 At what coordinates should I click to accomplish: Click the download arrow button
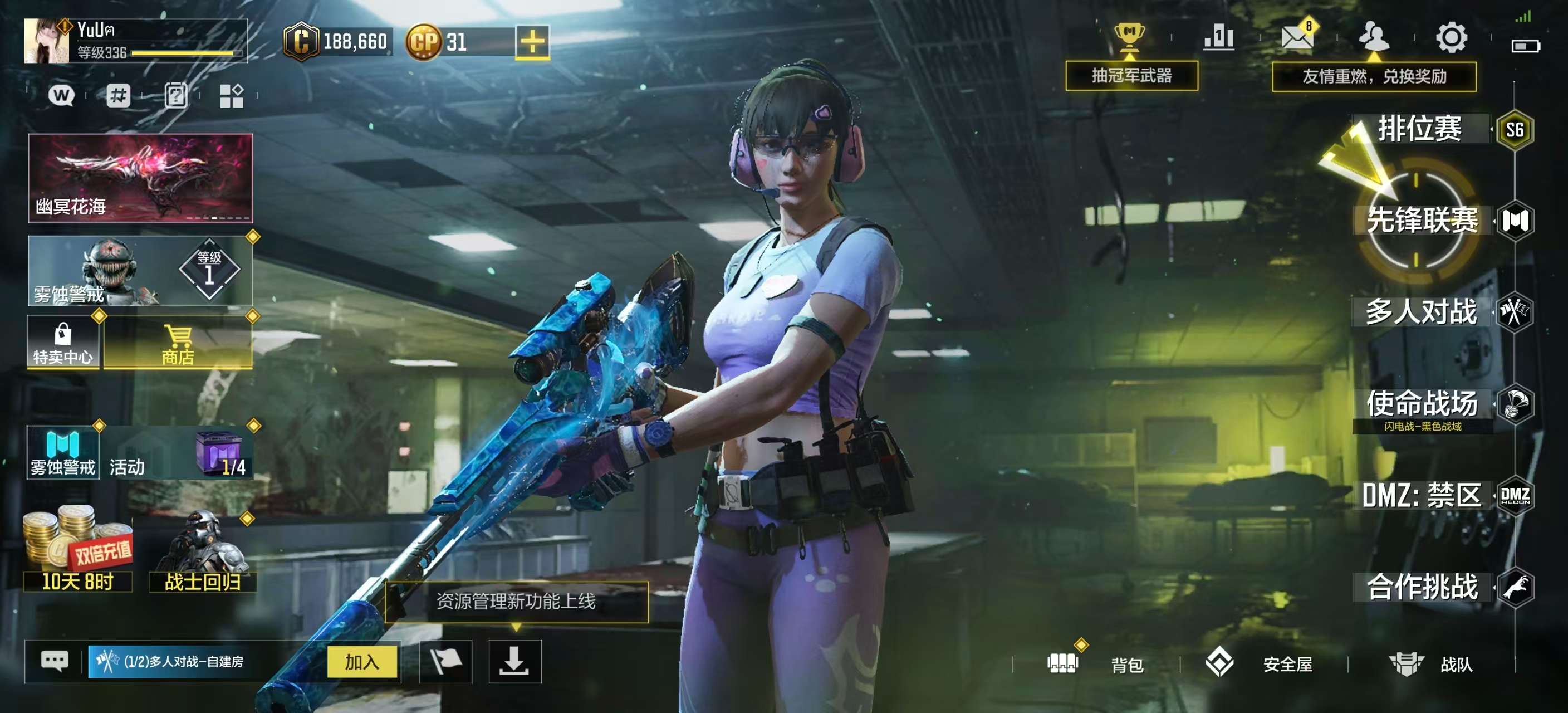point(514,662)
